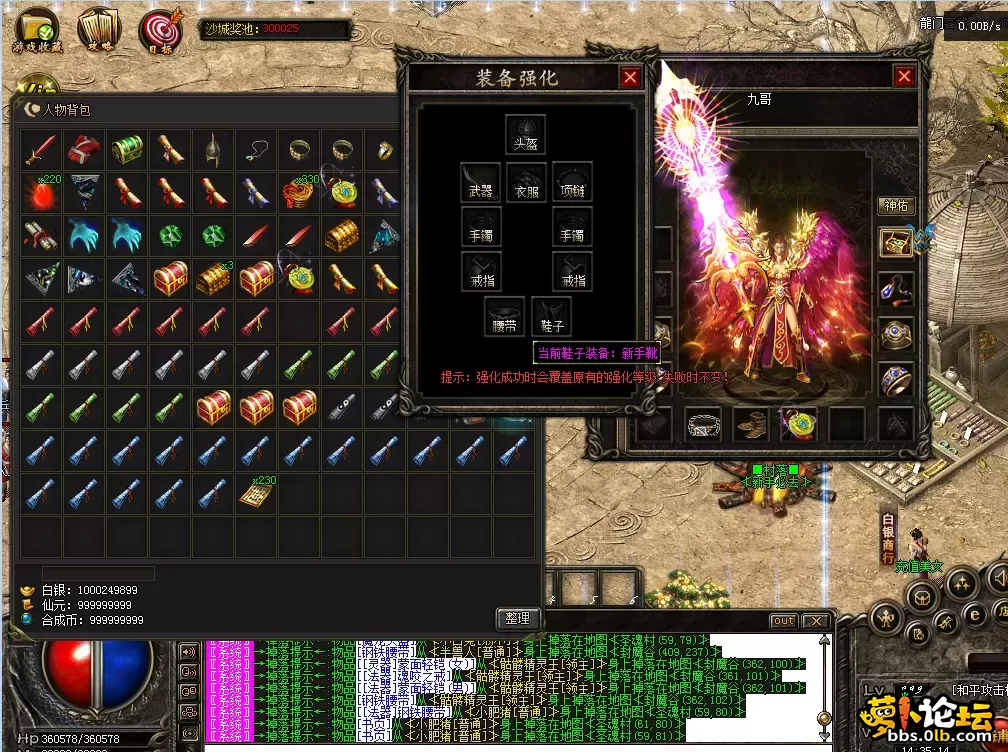1008x752 pixels.
Task: Select the 衣服 armor enhancement slot
Action: [526, 181]
